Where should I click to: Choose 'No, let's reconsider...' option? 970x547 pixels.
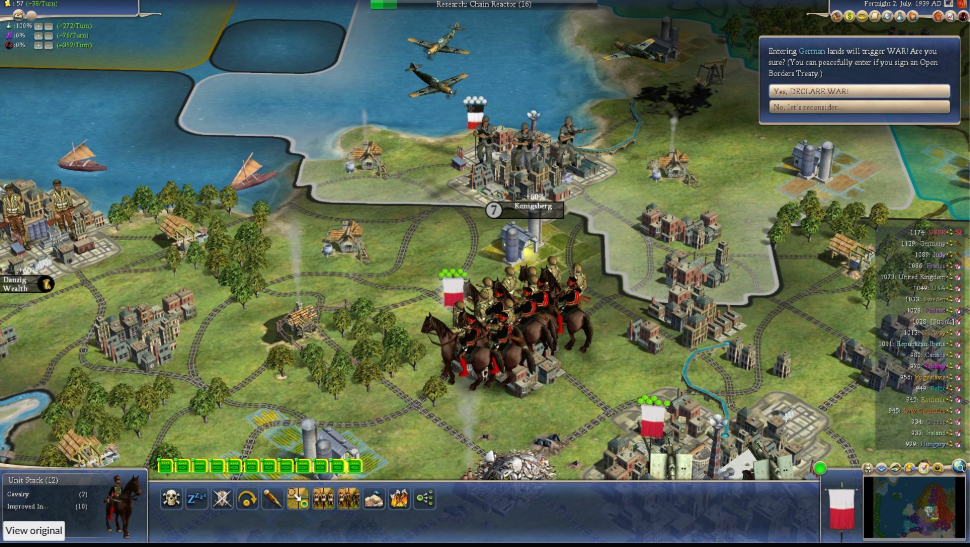(859, 106)
